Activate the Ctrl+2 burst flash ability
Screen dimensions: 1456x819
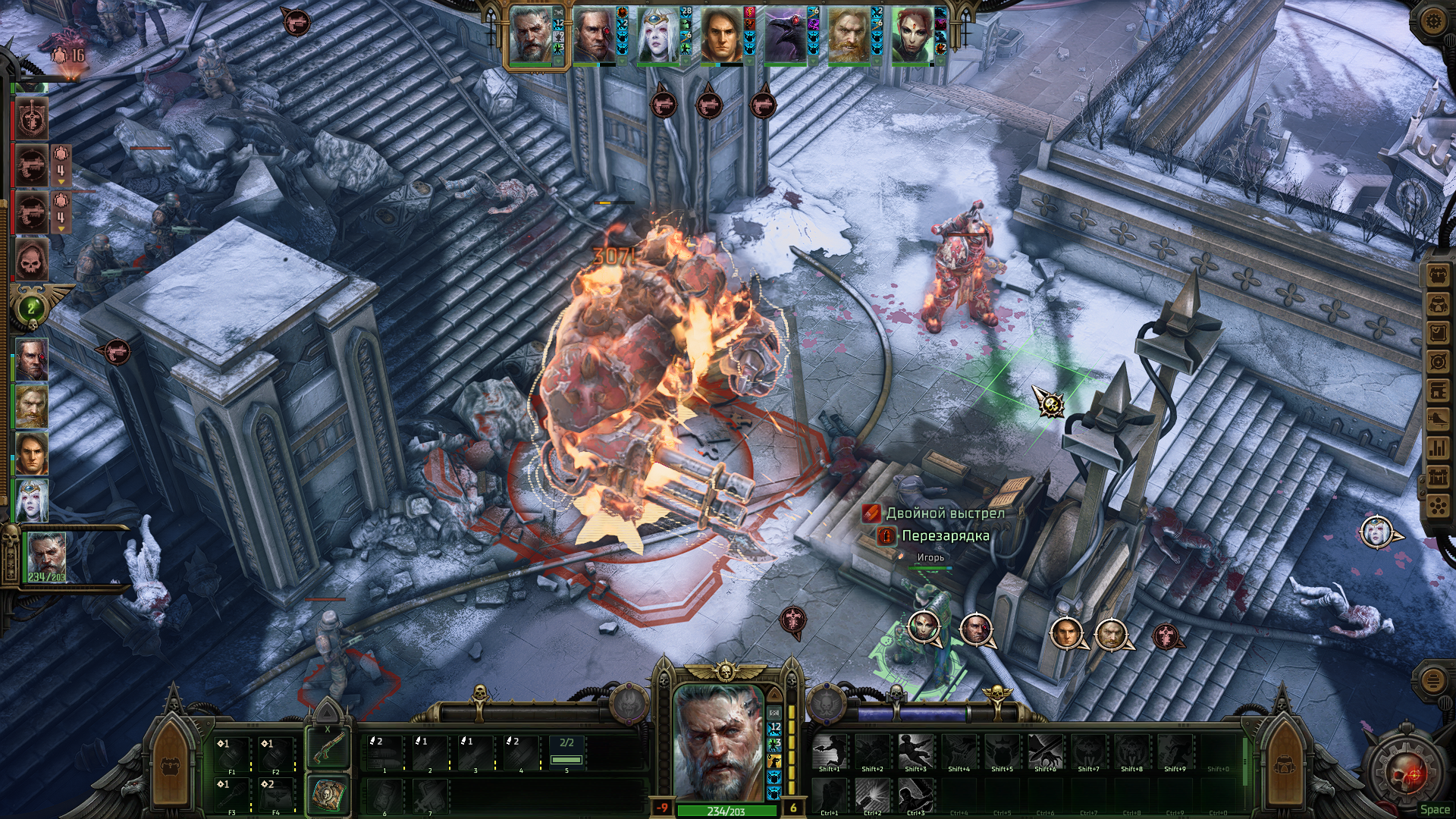872,795
